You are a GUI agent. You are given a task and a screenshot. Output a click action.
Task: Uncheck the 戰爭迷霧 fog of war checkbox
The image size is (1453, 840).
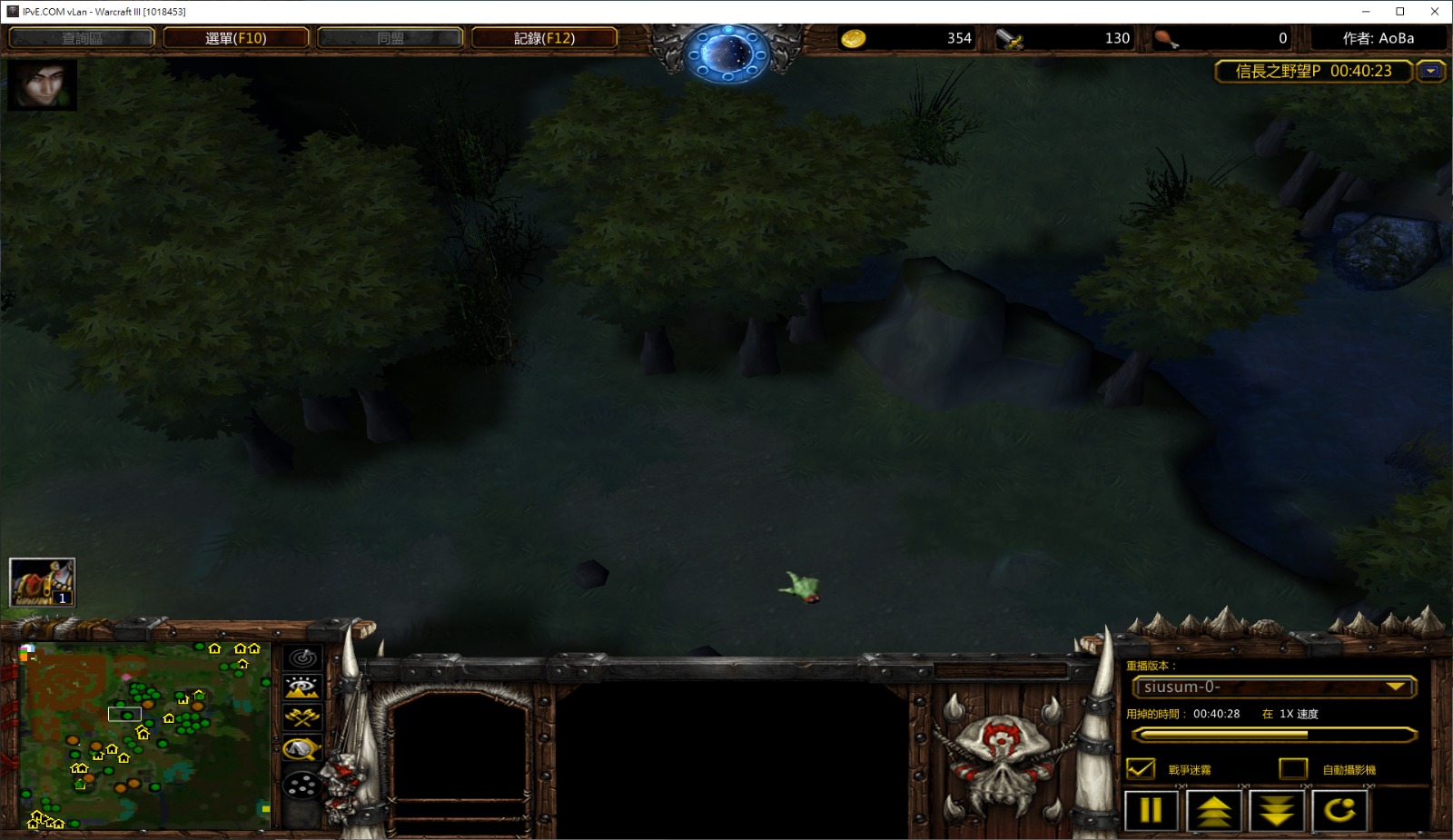pyautogui.click(x=1141, y=769)
